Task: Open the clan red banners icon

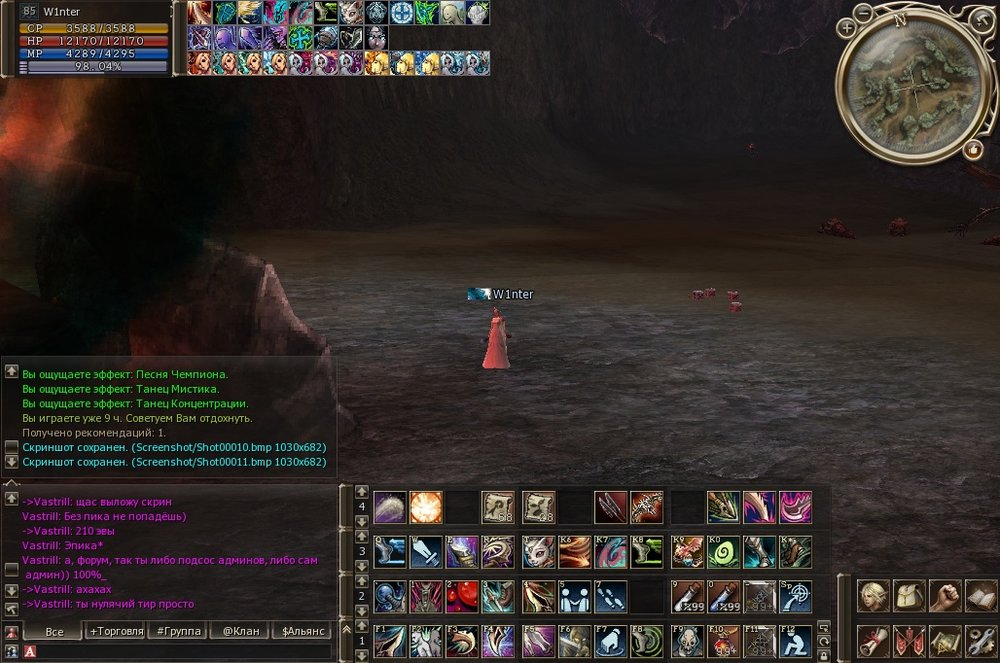Action: [x=909, y=641]
